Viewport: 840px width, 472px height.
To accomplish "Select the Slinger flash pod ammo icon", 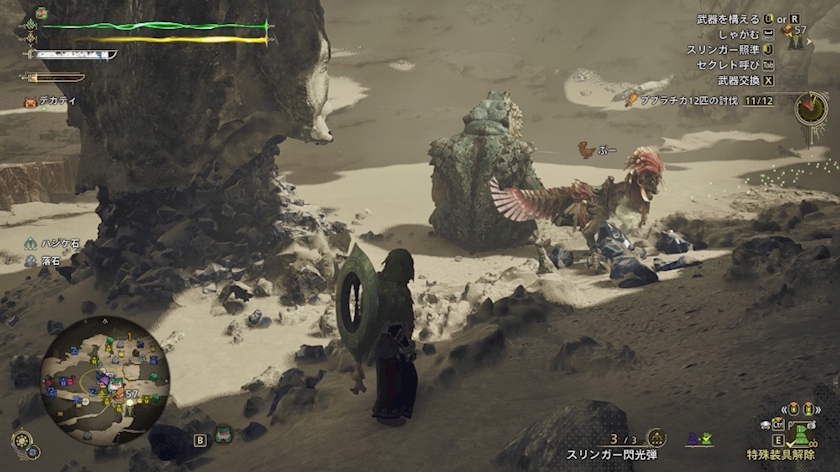I will pos(656,438).
